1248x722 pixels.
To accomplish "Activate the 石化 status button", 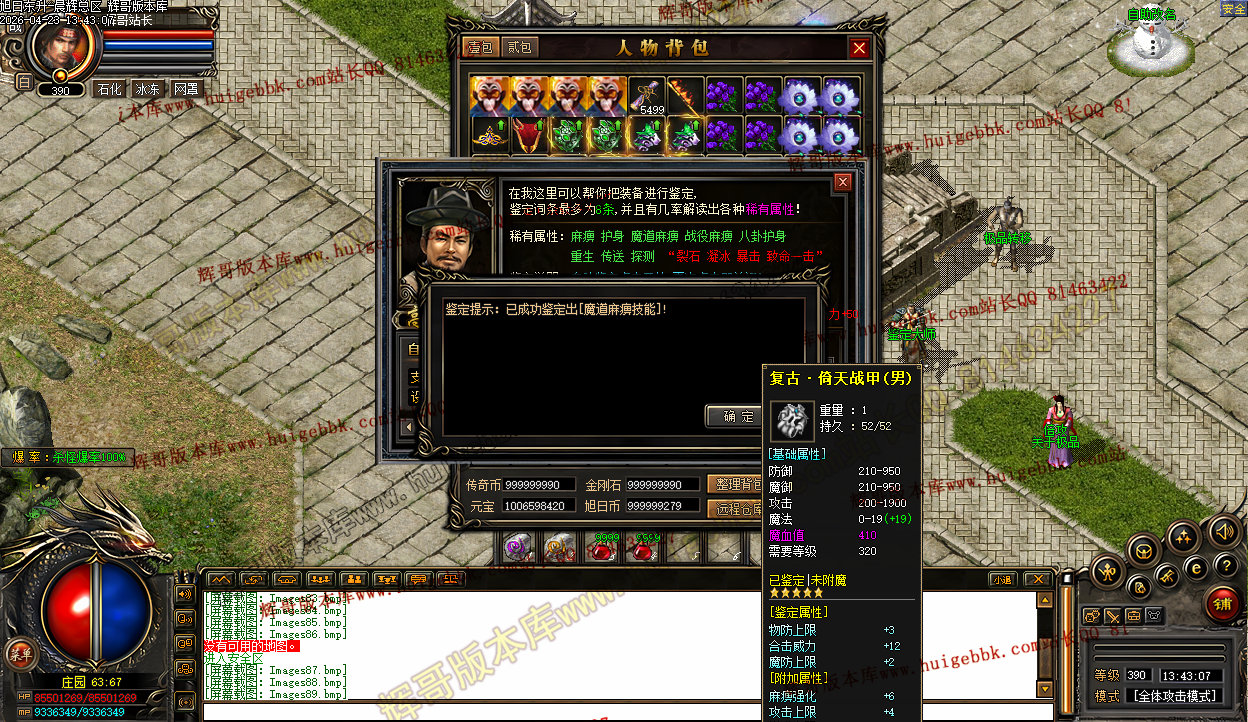I will (108, 88).
